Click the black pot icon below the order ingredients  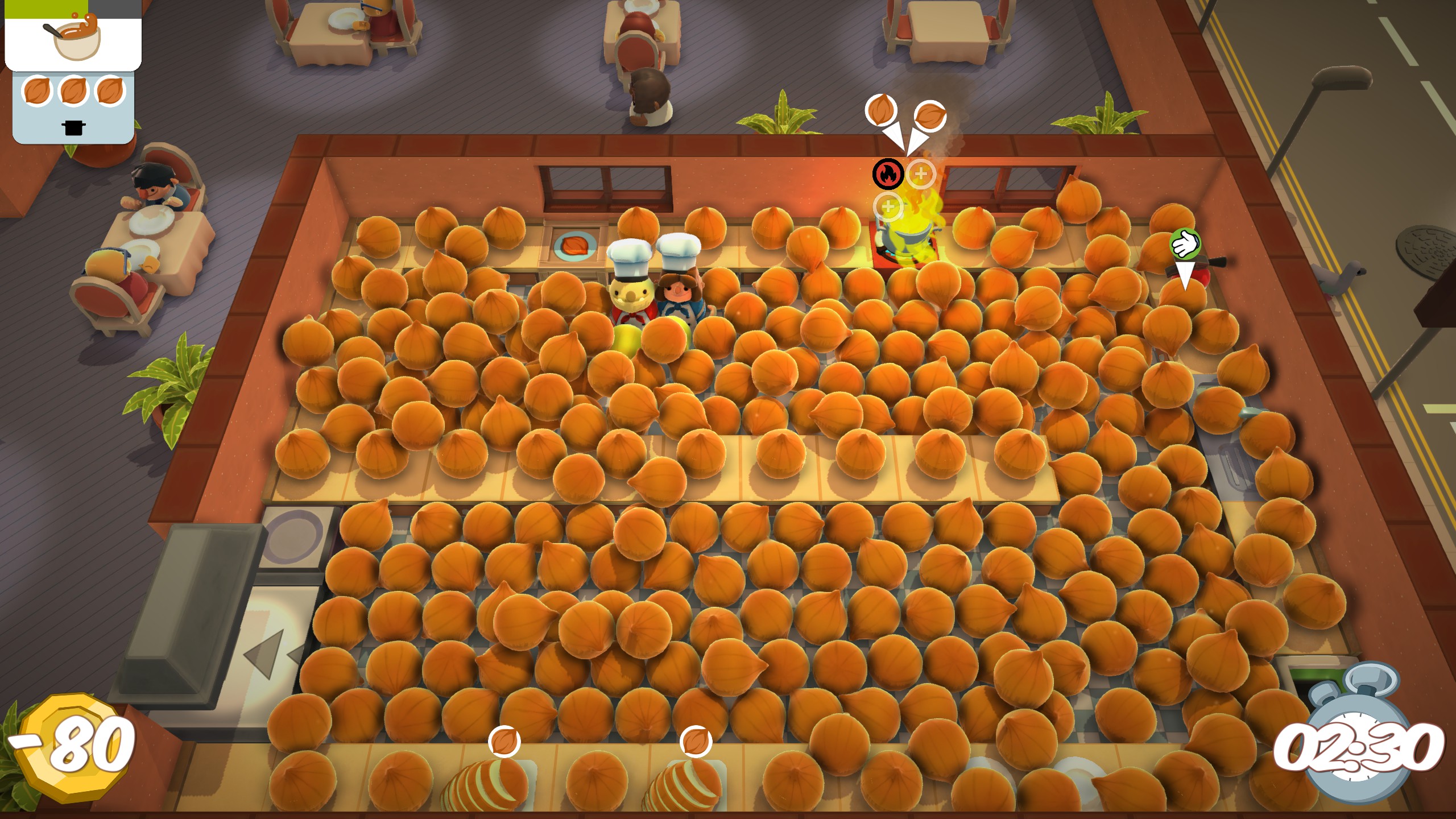(74, 128)
